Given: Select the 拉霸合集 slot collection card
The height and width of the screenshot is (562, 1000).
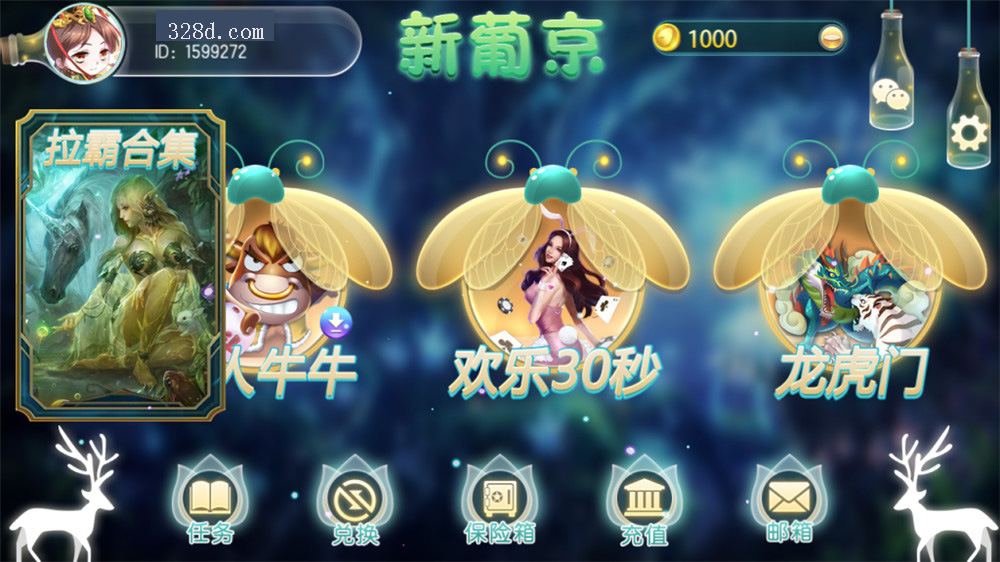Looking at the screenshot, I should click(120, 265).
